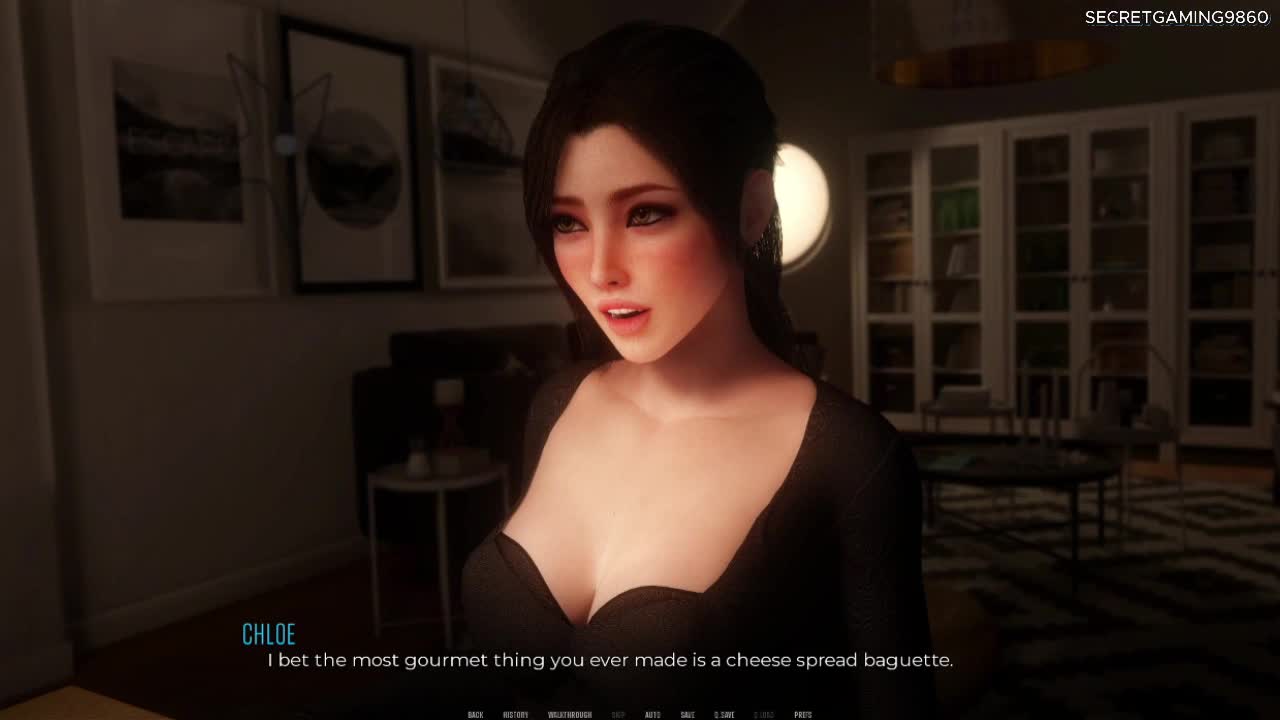Screen dimensions: 1280x720
Task: Open the Walkthrough menu
Action: point(569,715)
